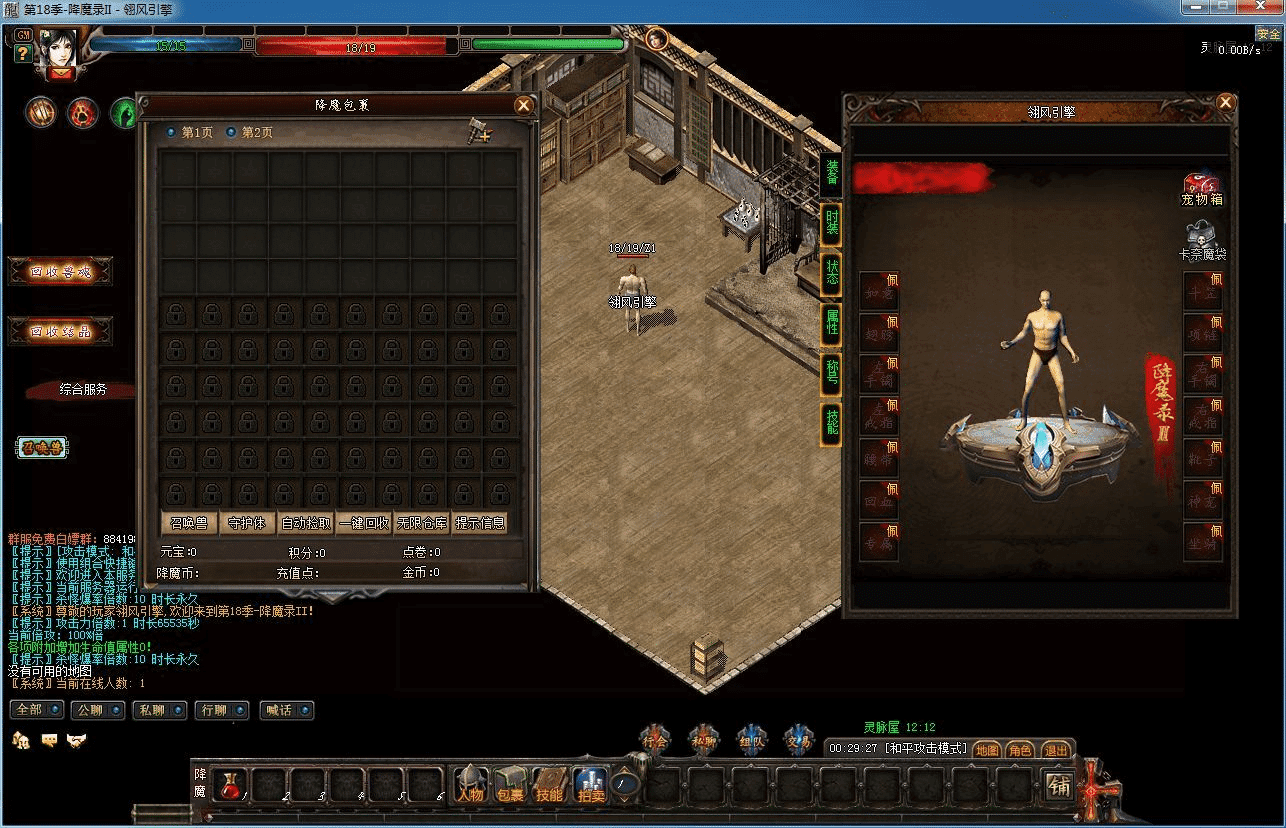
Task: Open the 卡奈魔袋 bag icon
Action: 1201,241
